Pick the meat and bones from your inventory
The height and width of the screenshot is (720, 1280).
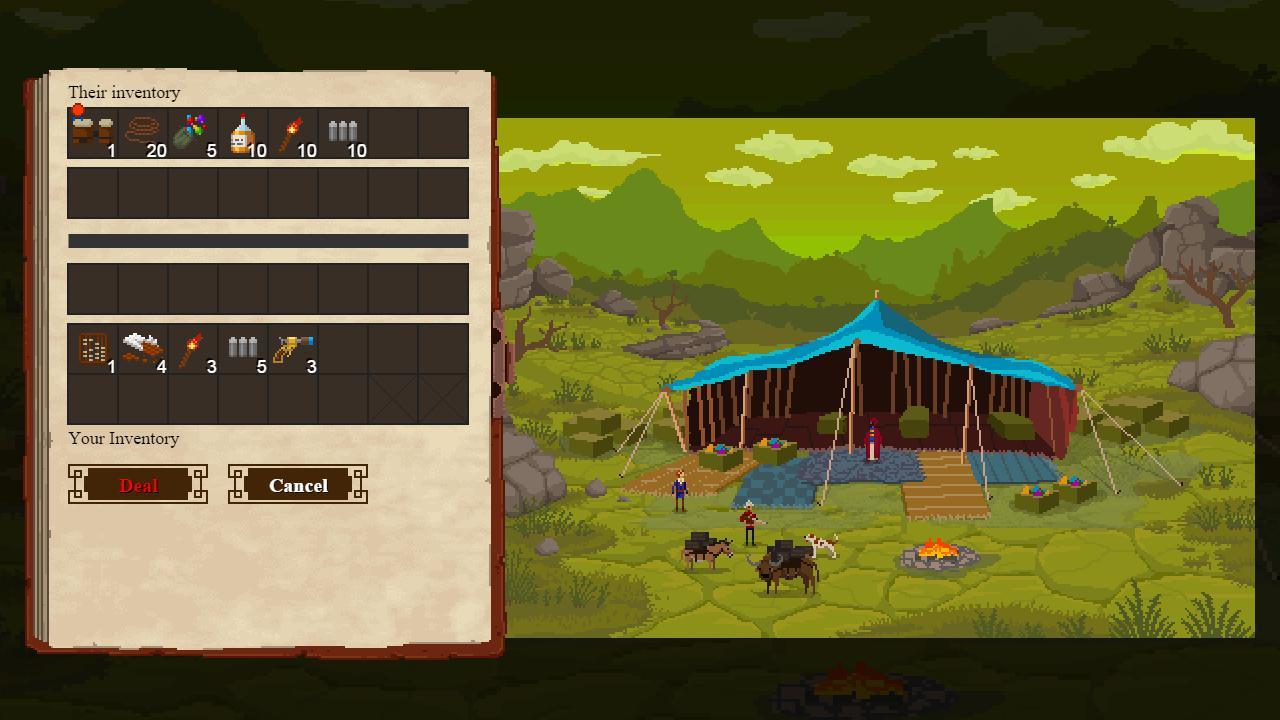[x=141, y=345]
